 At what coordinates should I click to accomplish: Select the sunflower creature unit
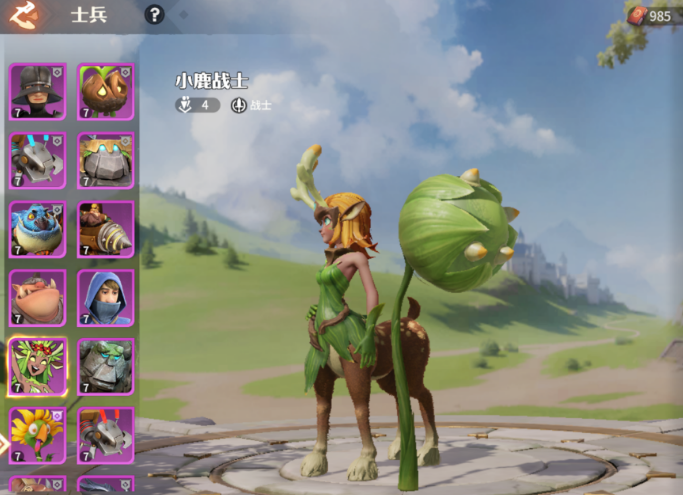click(38, 434)
